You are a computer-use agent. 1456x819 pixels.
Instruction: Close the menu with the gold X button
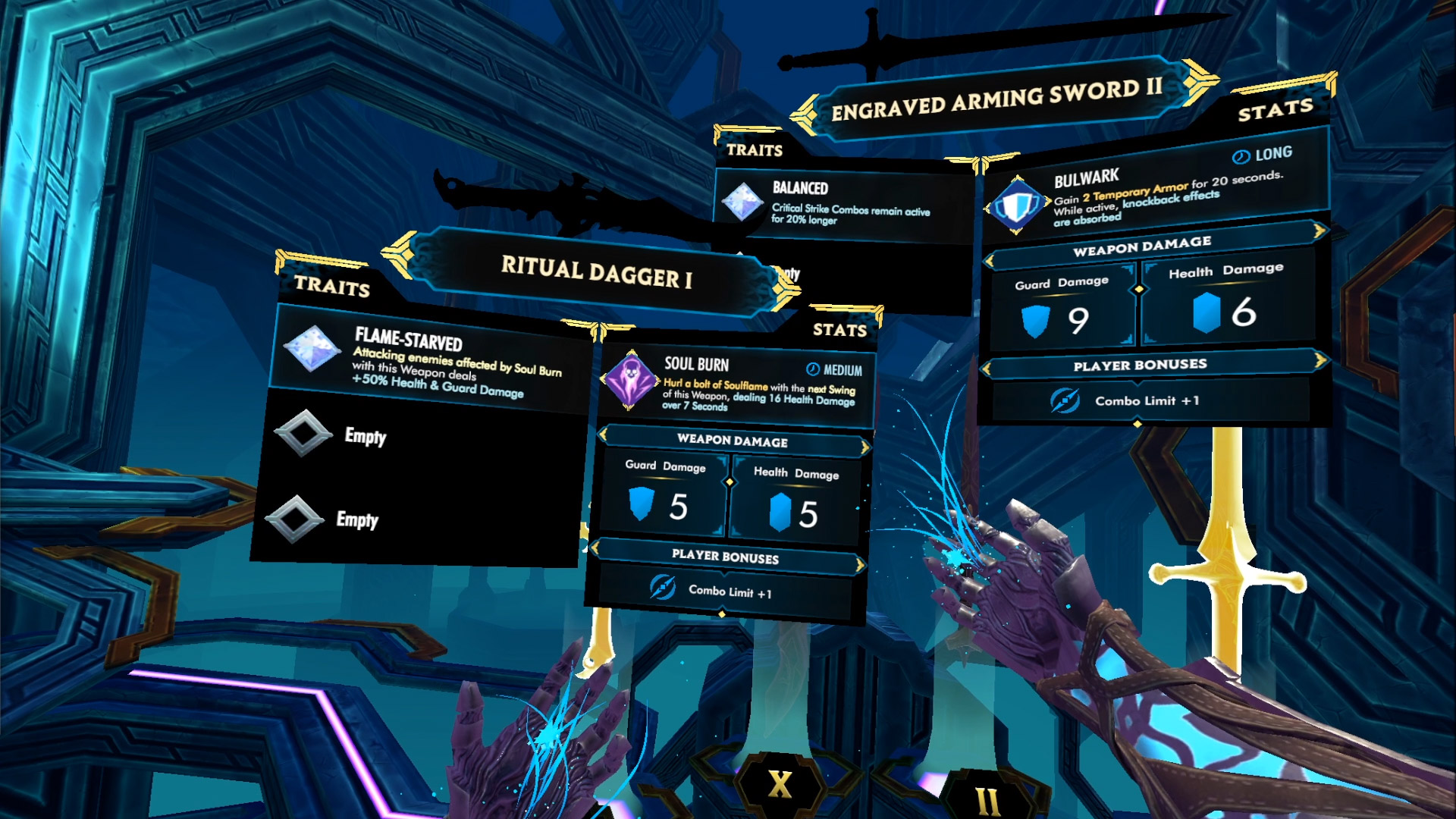point(780,785)
